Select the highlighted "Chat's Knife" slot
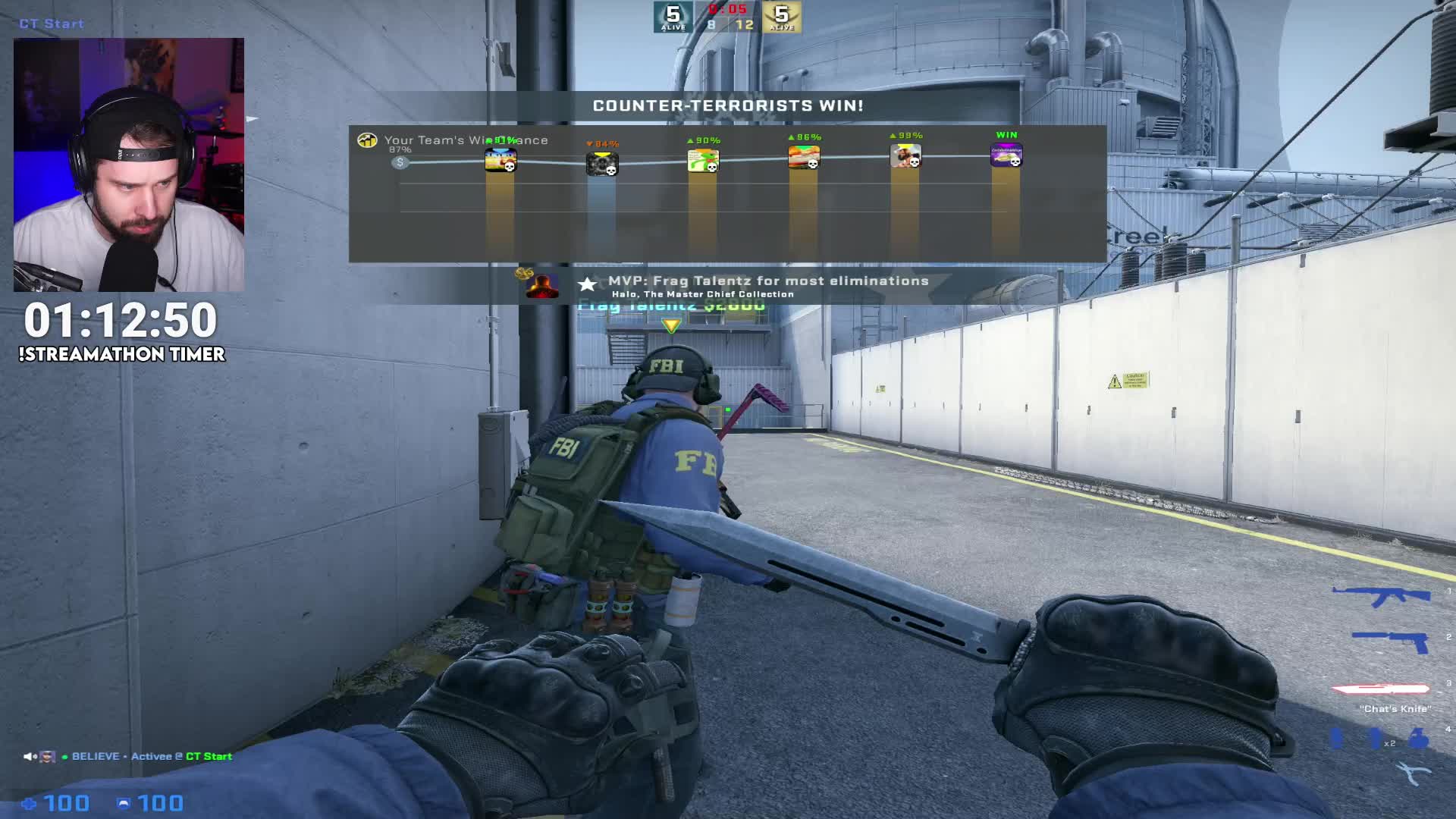This screenshot has height=819, width=1456. [x=1381, y=689]
